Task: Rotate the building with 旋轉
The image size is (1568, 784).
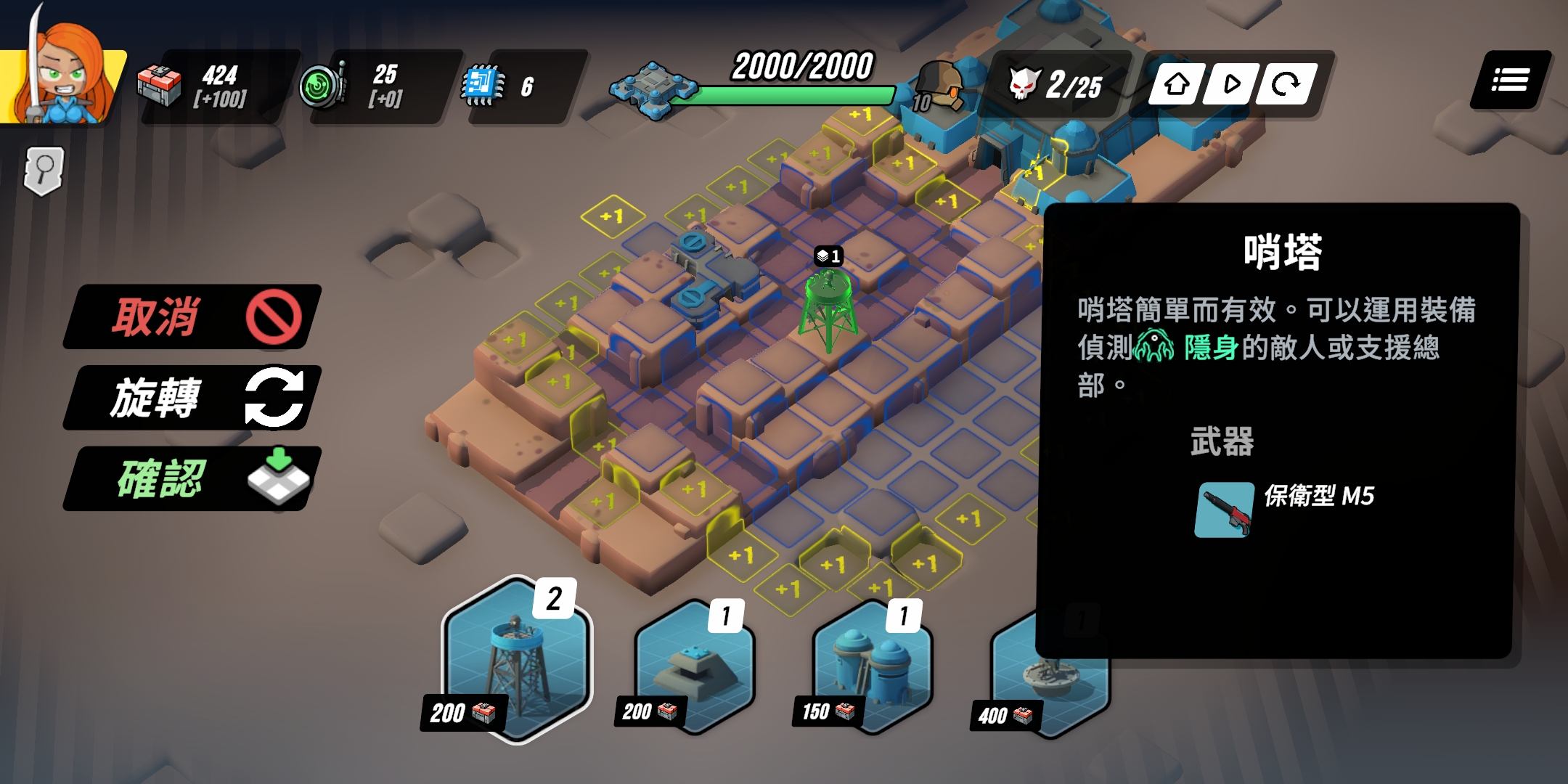Action: [193, 398]
